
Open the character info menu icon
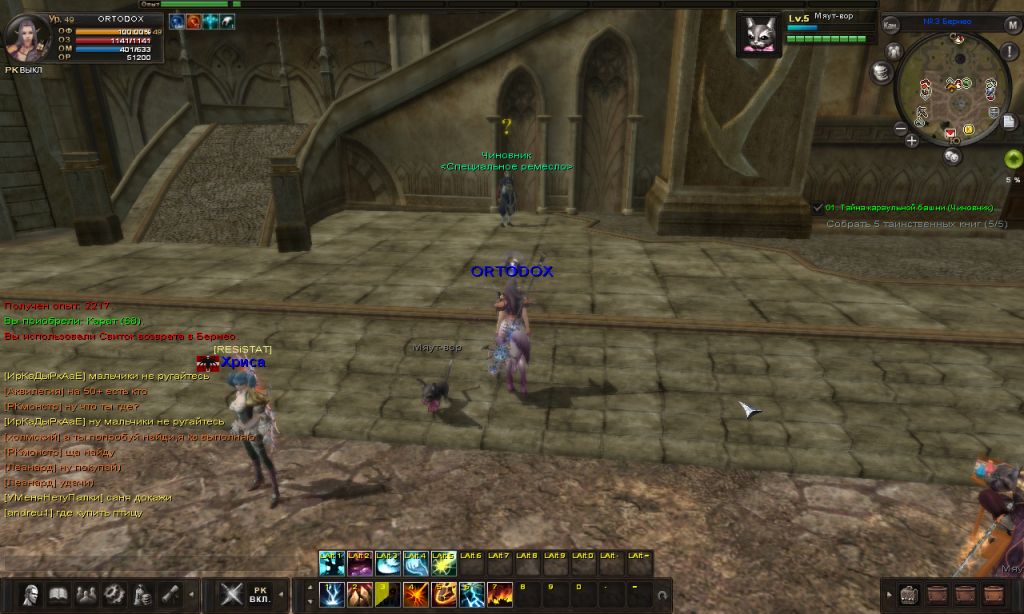(32, 593)
